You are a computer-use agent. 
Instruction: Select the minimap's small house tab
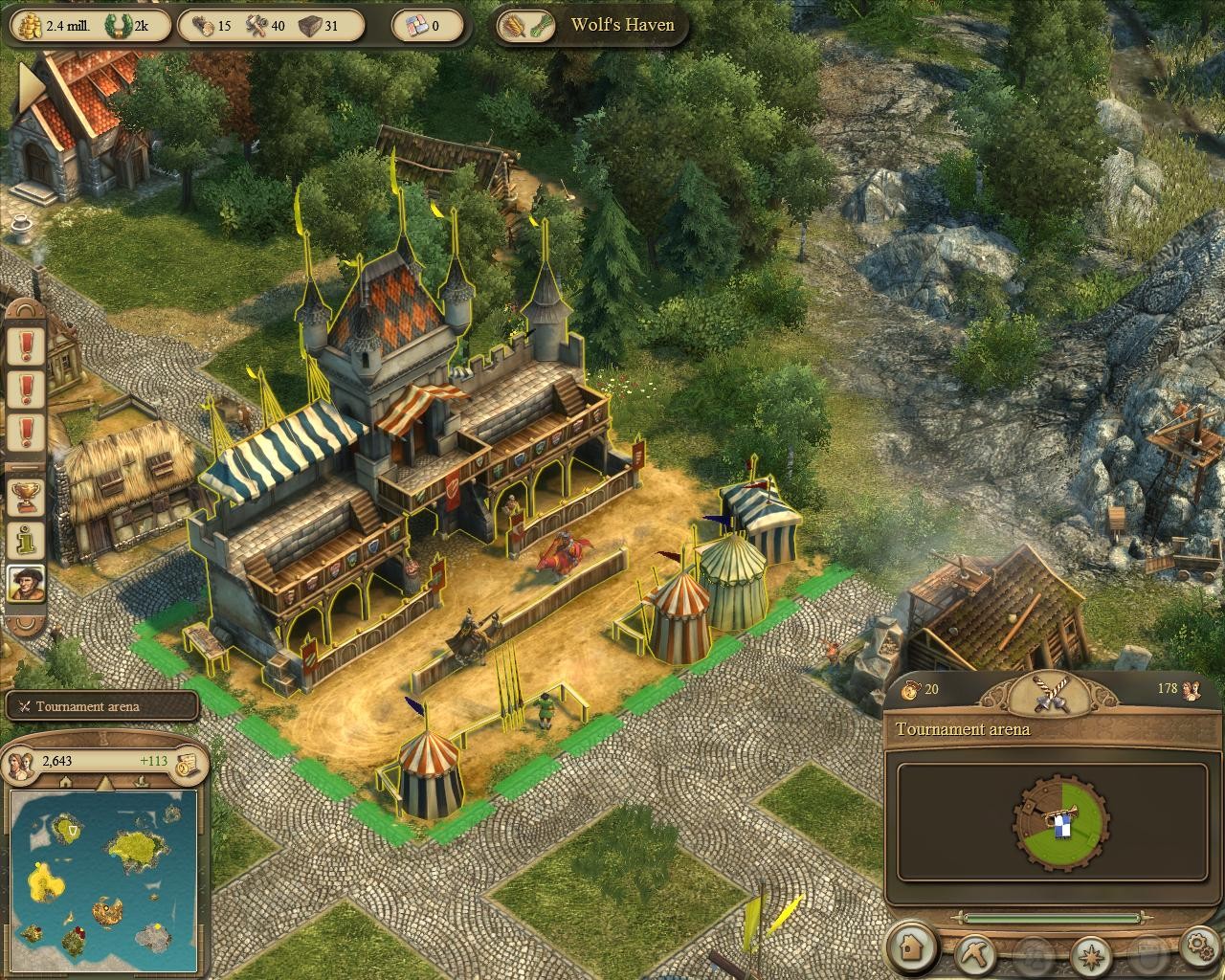(65, 783)
